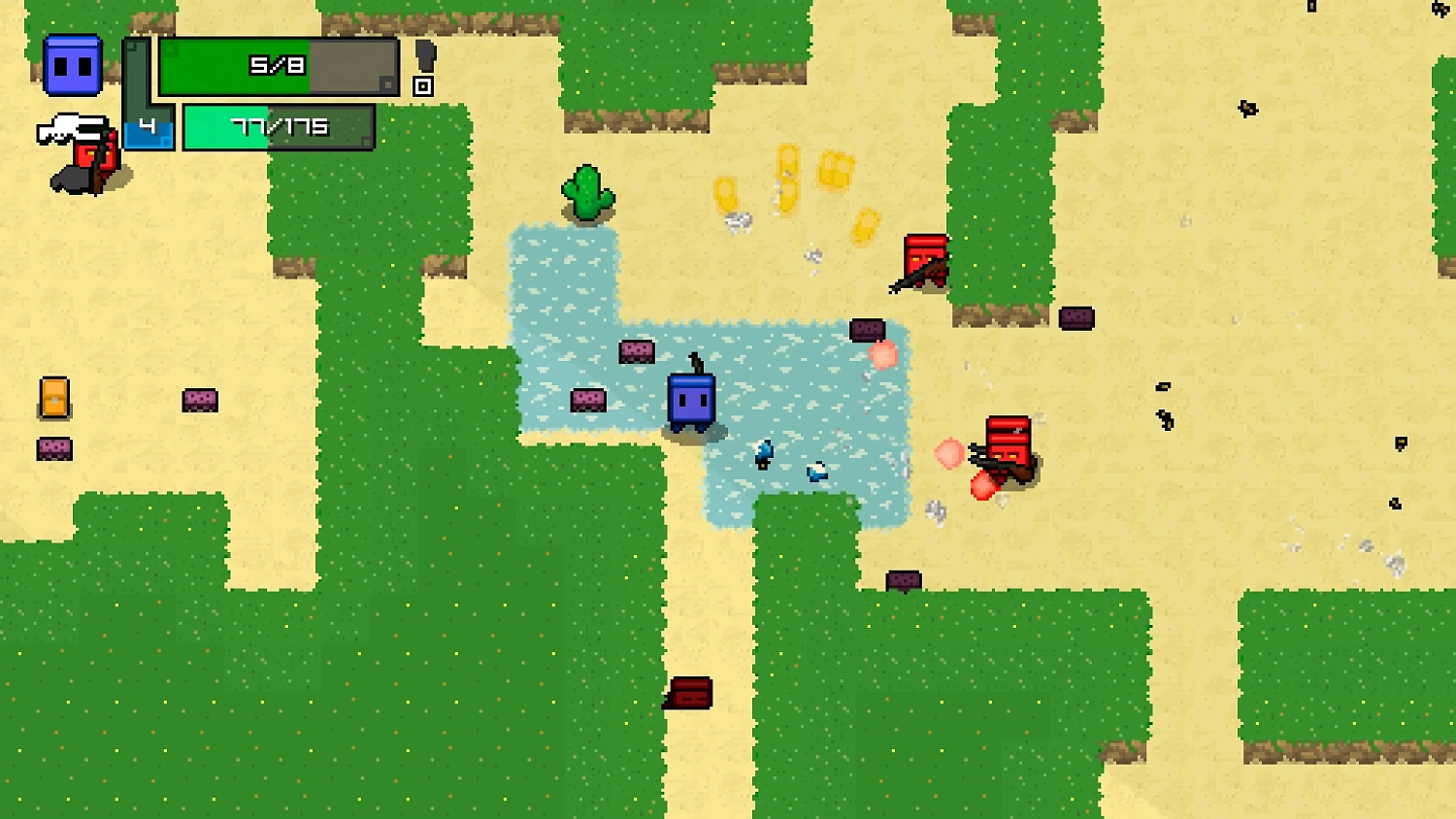Select the shotgun weapon icon in the HUD

click(73, 127)
